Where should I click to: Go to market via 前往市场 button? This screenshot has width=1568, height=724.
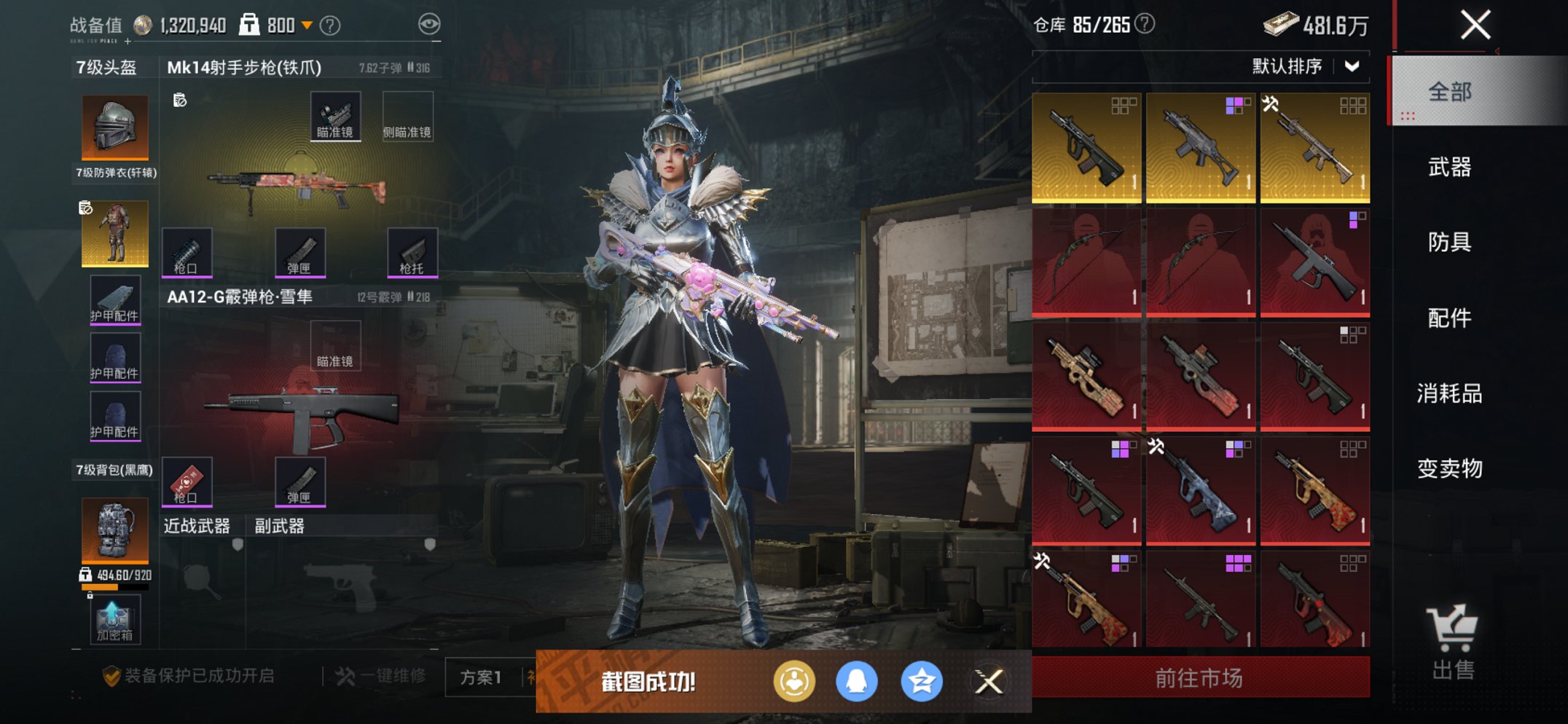click(x=1200, y=678)
